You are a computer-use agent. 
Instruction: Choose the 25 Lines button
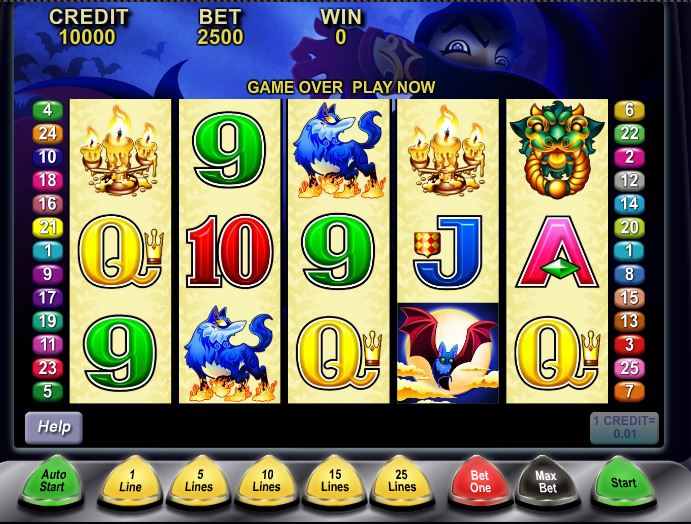[402, 481]
